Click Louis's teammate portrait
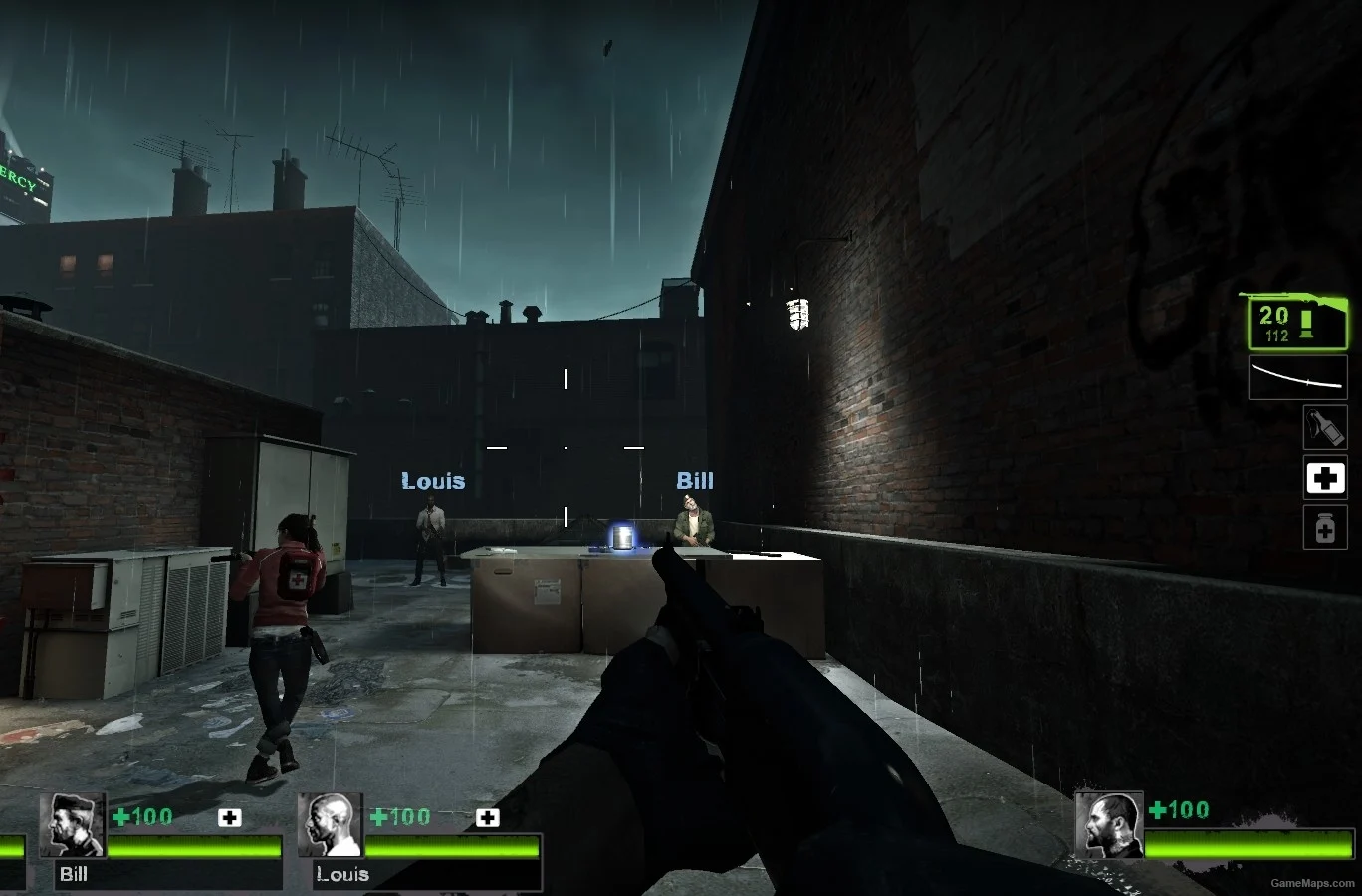 (x=331, y=825)
